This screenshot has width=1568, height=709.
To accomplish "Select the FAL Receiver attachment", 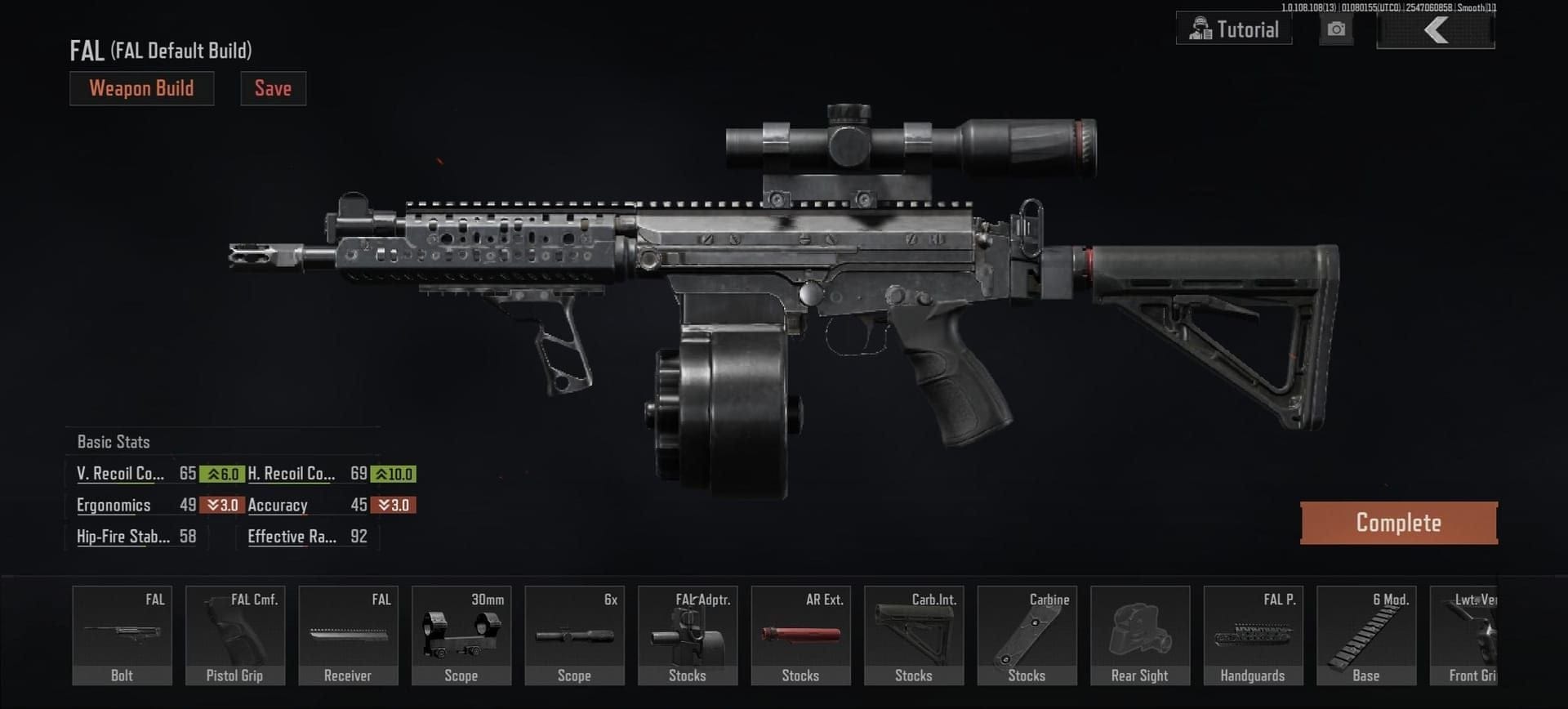I will (x=348, y=636).
